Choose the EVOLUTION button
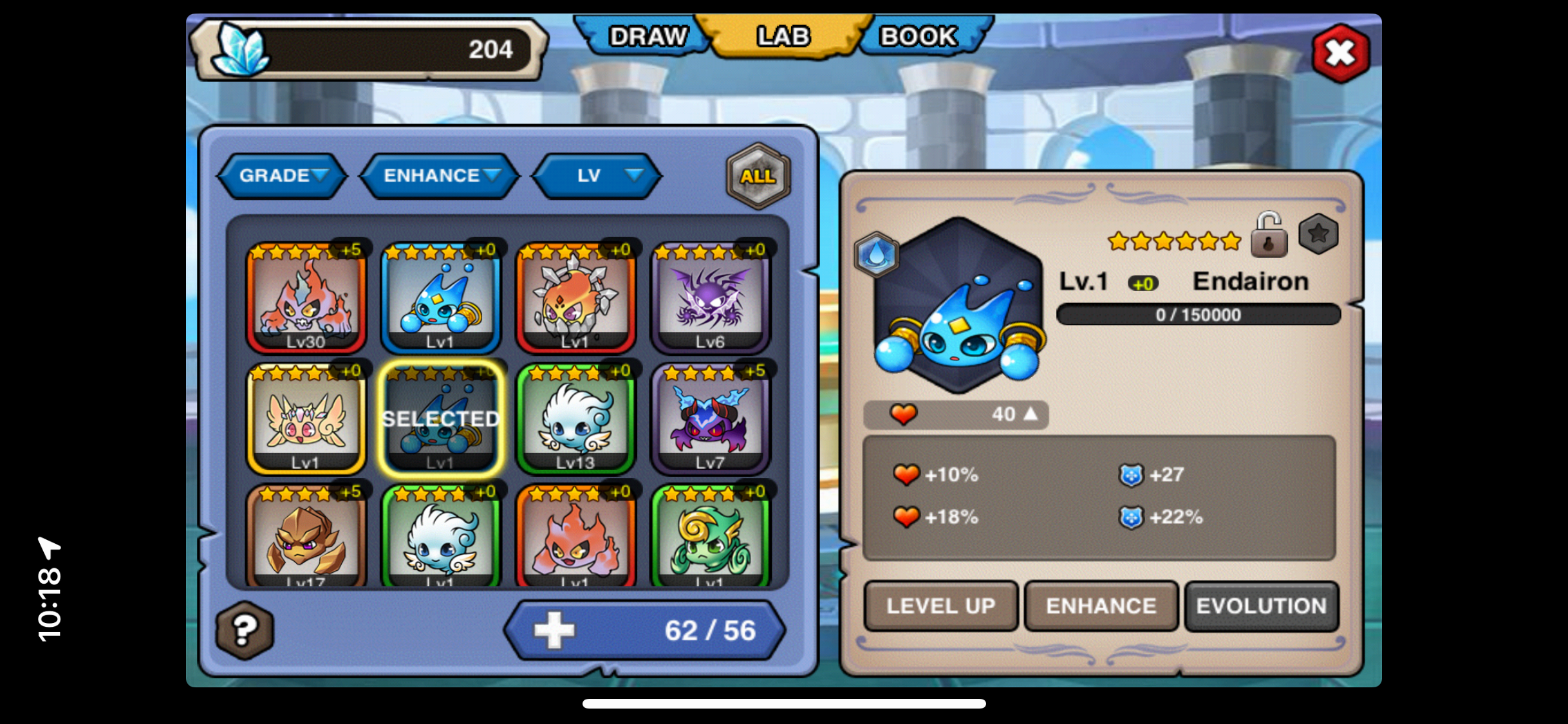The image size is (1568, 724). point(1261,606)
